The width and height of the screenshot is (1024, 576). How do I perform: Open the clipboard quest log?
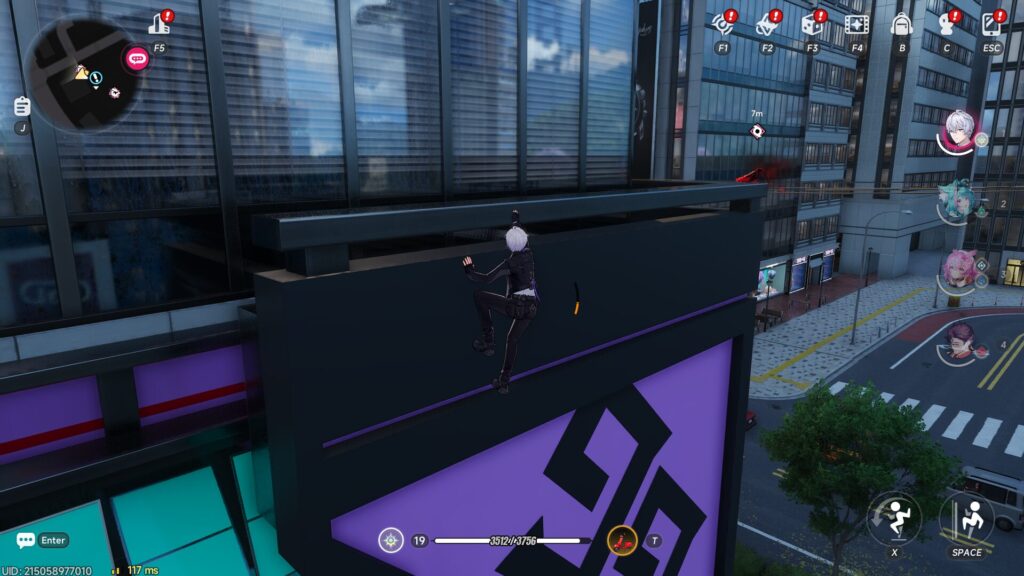[x=22, y=107]
